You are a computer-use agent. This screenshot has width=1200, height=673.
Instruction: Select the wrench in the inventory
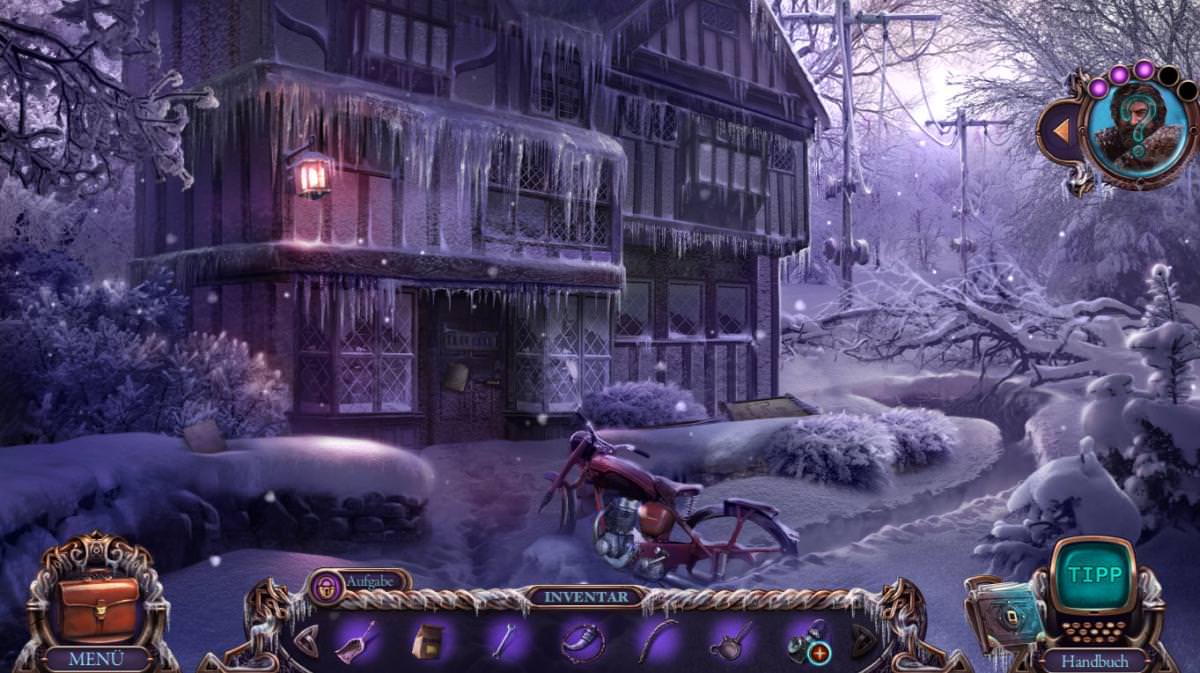503,641
